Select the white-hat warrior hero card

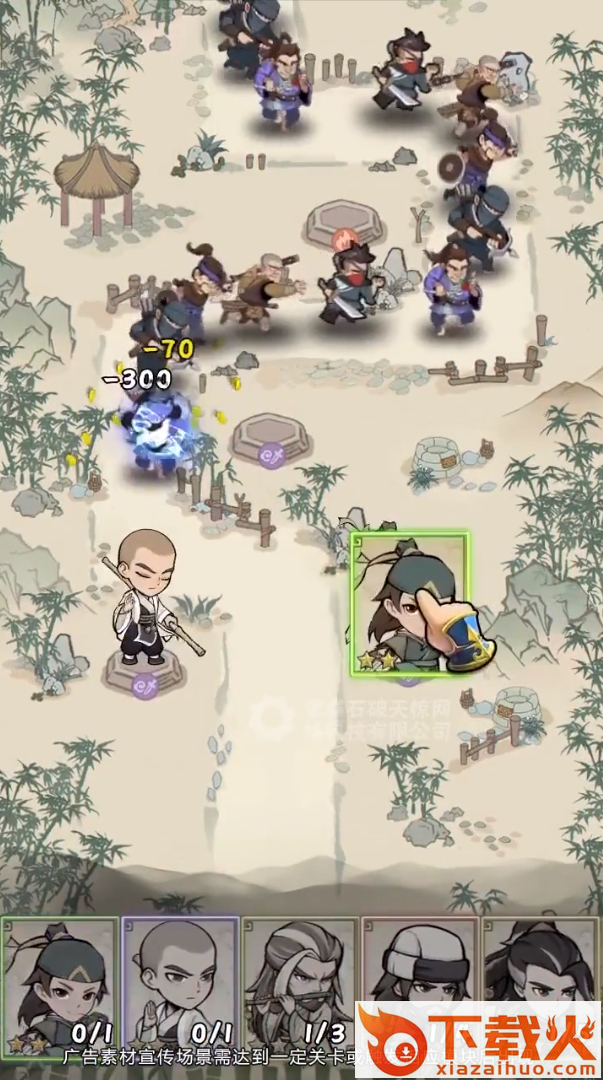[420, 960]
